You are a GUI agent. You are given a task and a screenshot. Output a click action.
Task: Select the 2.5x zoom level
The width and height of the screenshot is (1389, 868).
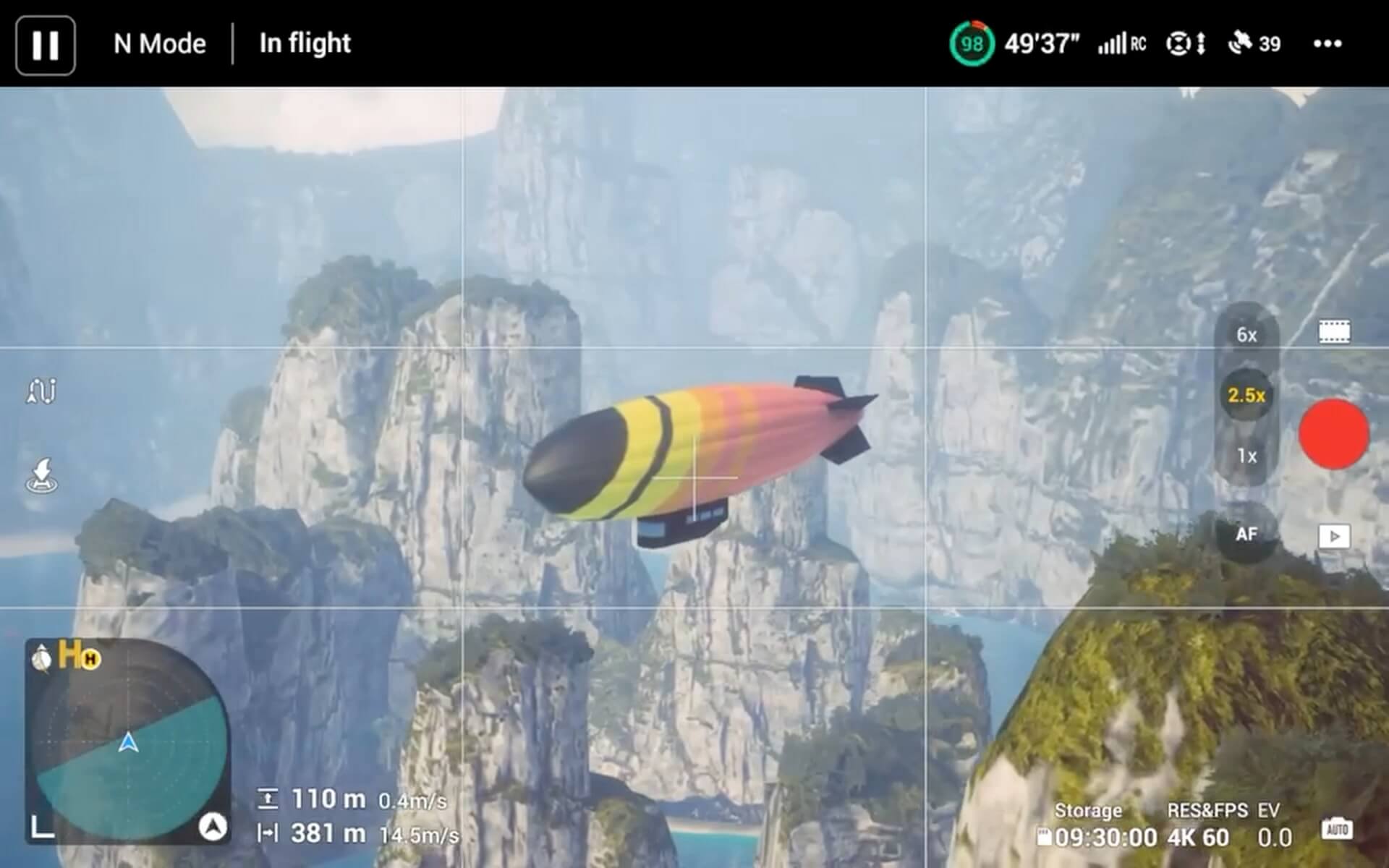(x=1246, y=395)
